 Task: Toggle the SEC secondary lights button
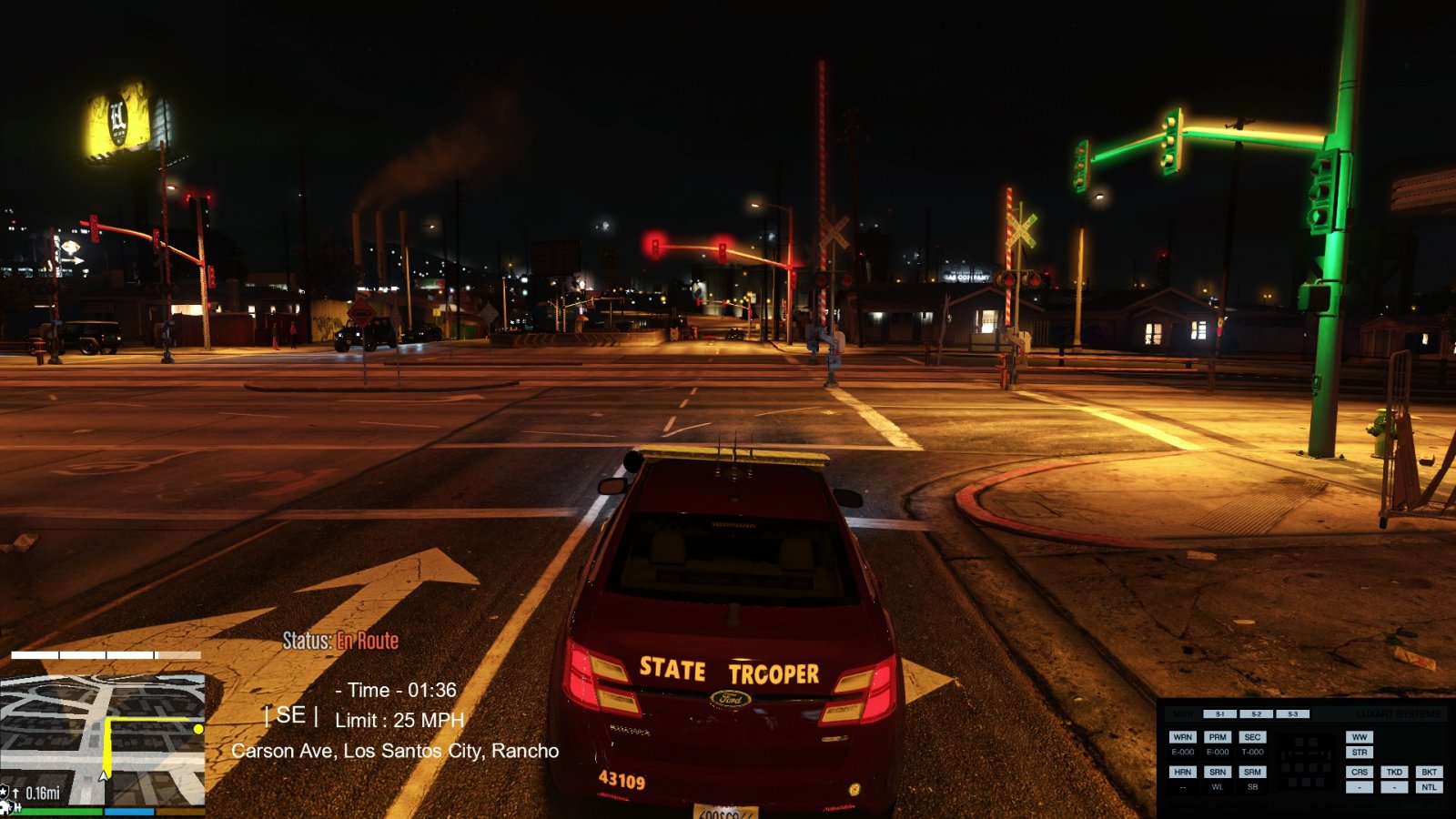pyautogui.click(x=1252, y=737)
